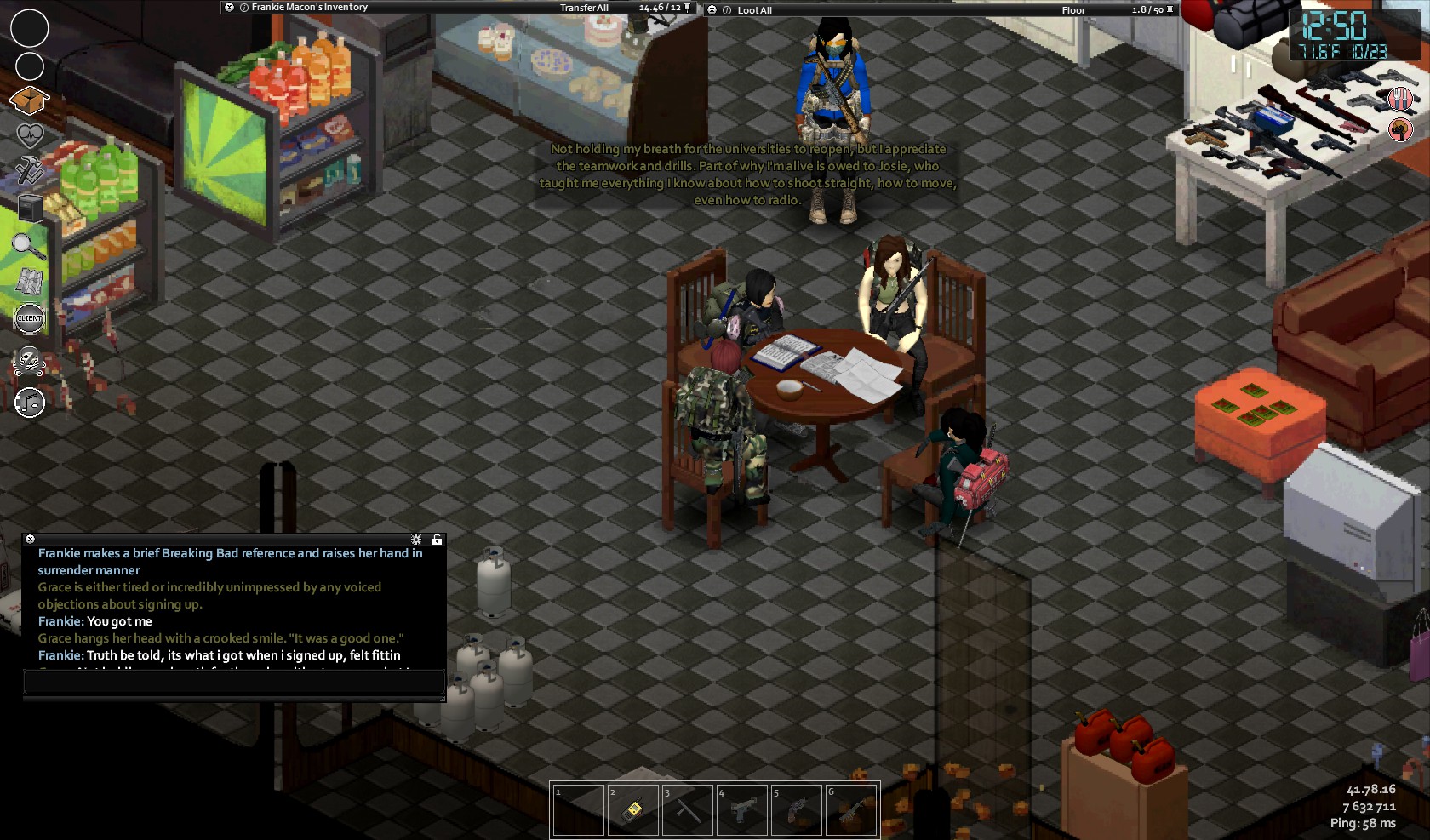Focus the chat text entry box
This screenshot has width=1430, height=840.
click(x=234, y=682)
